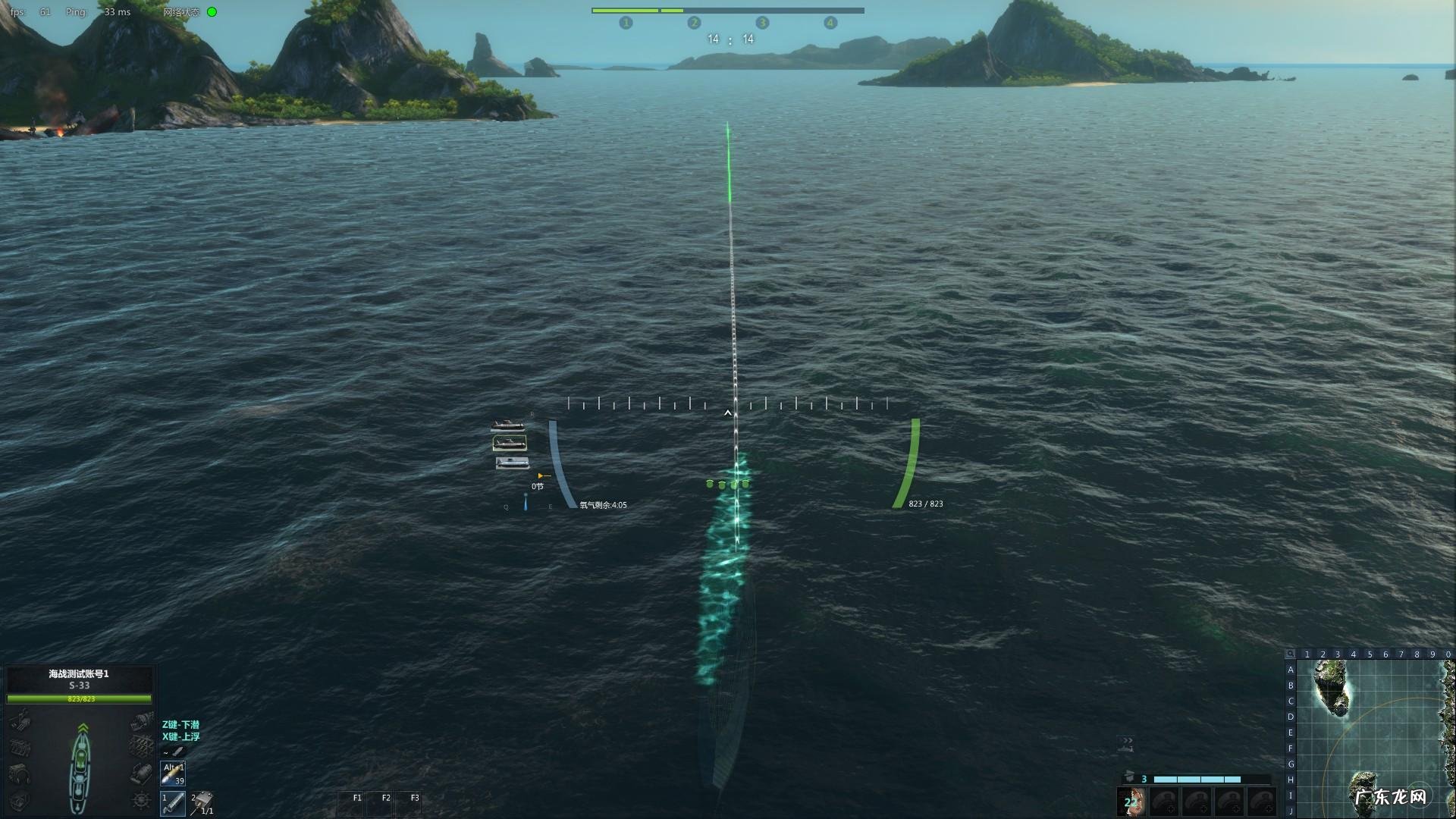Open the double-arrow ship panel toggle

coord(1127,742)
